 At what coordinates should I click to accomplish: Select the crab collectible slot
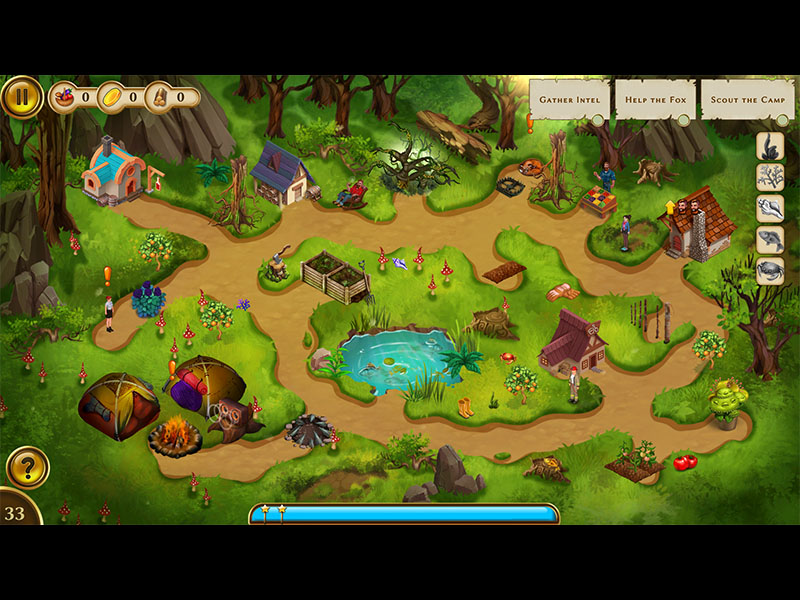coord(770,271)
